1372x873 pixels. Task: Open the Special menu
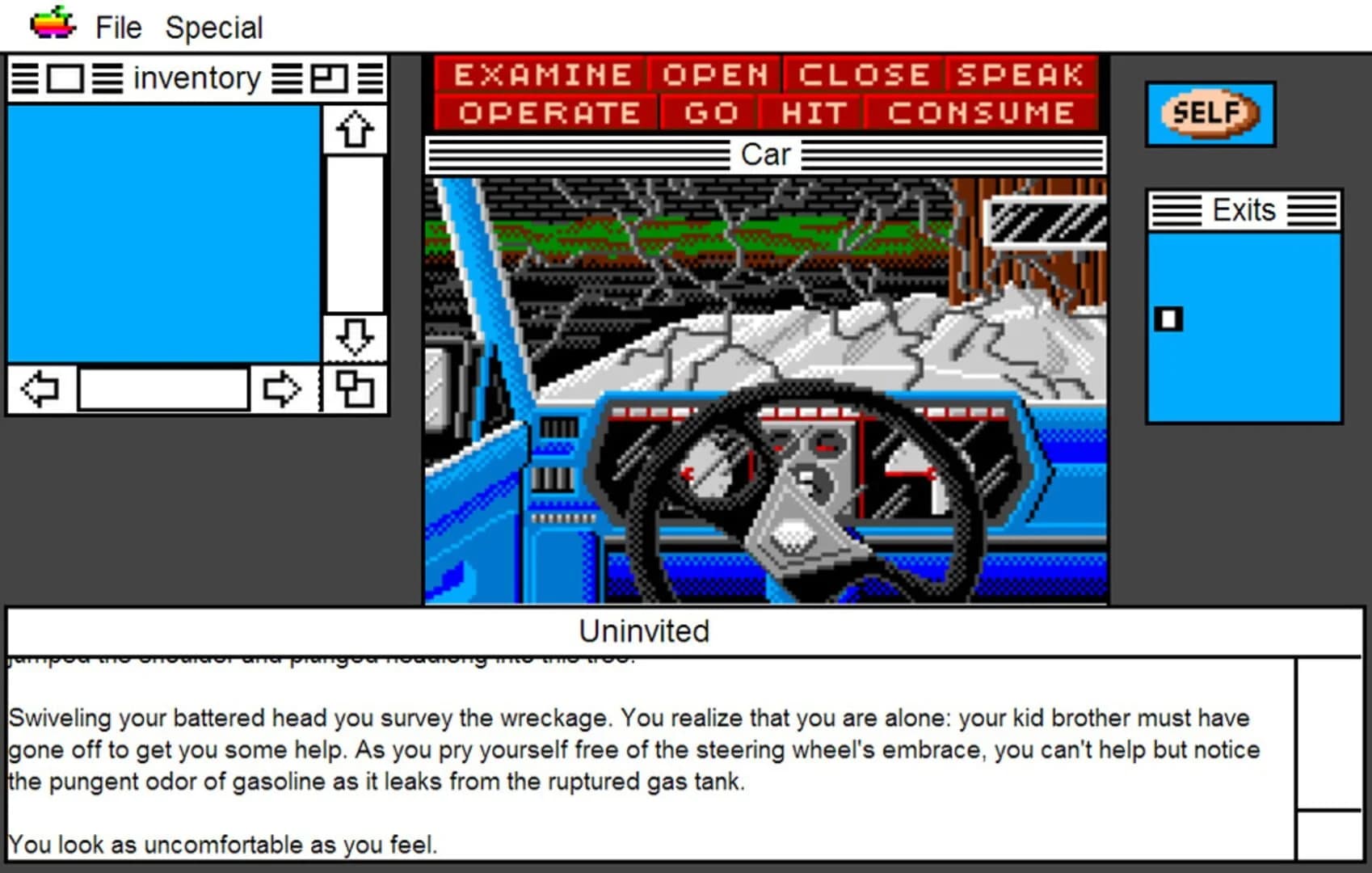(x=214, y=27)
